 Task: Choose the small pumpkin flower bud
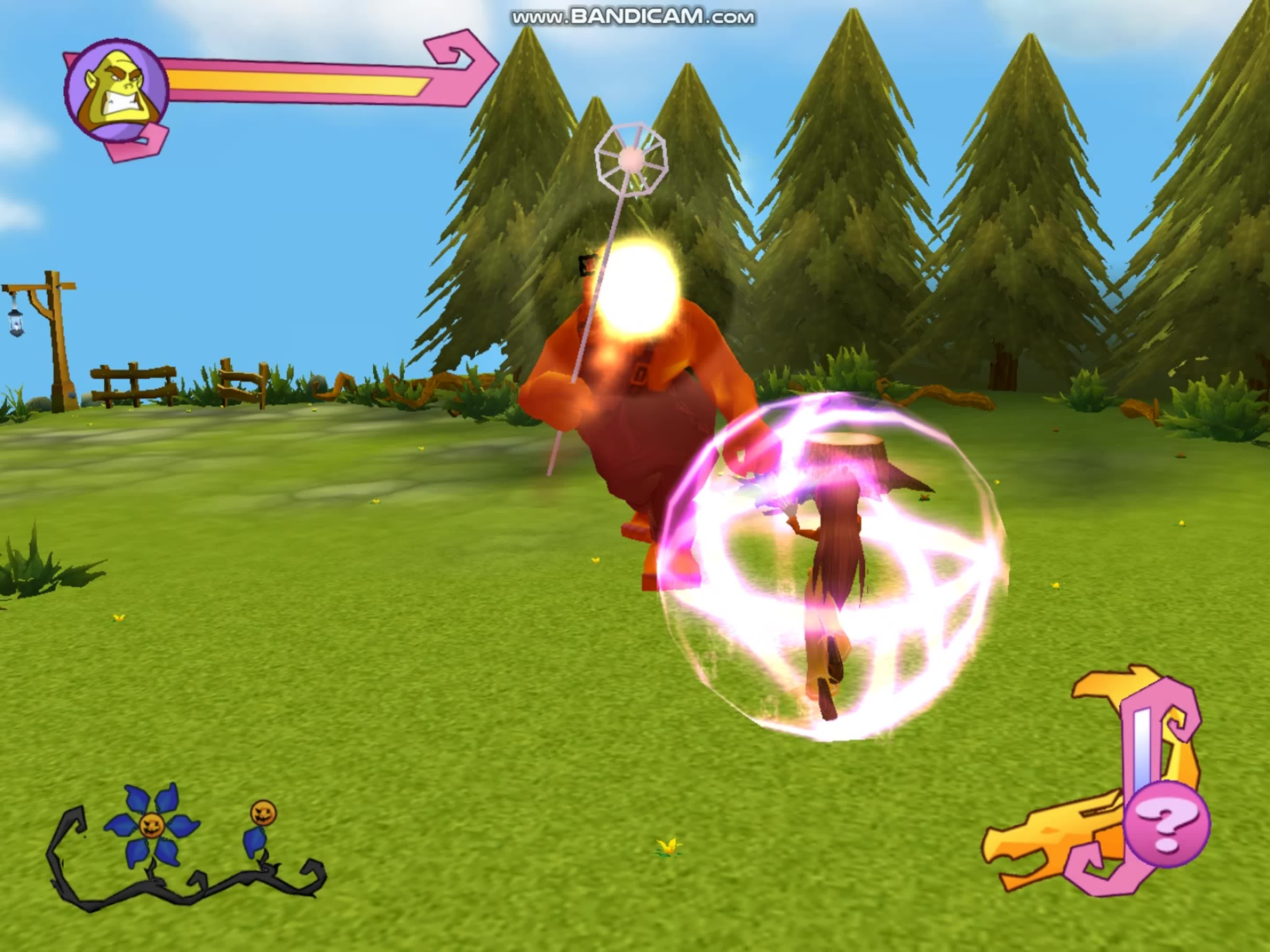(x=263, y=813)
